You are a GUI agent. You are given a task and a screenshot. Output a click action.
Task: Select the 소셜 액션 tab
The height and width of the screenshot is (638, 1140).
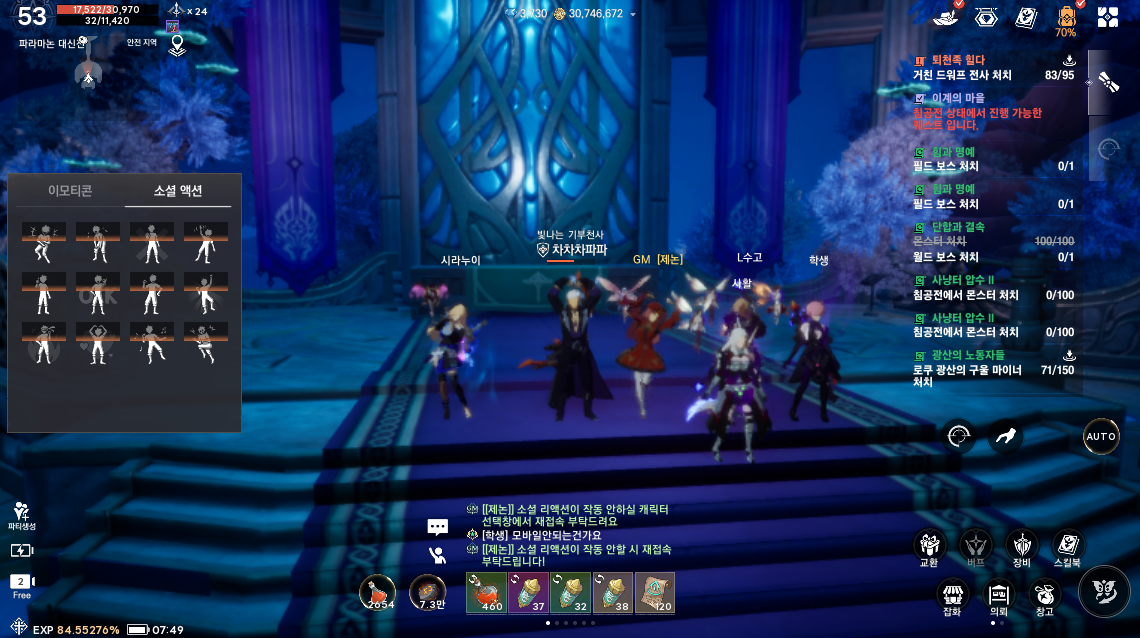click(x=178, y=190)
